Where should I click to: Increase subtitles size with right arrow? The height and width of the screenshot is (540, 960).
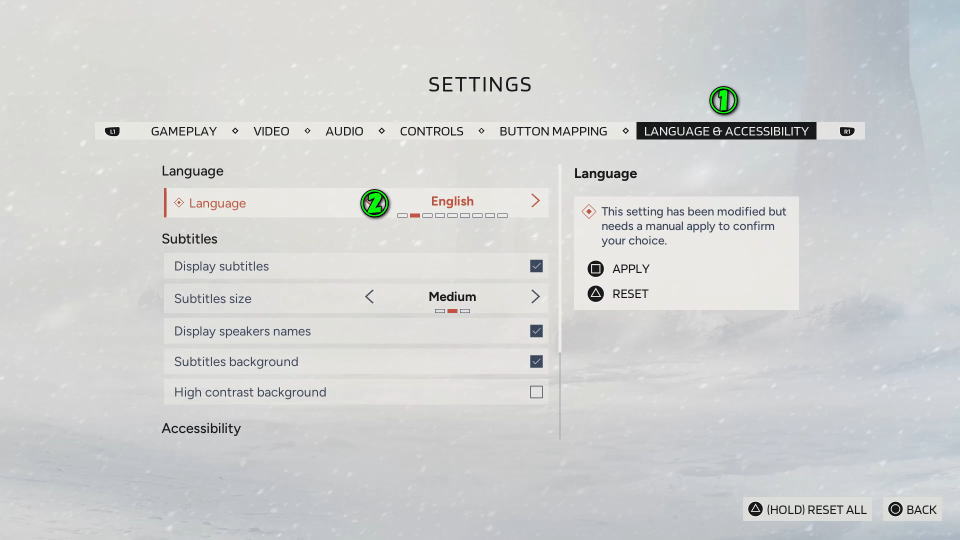point(535,297)
